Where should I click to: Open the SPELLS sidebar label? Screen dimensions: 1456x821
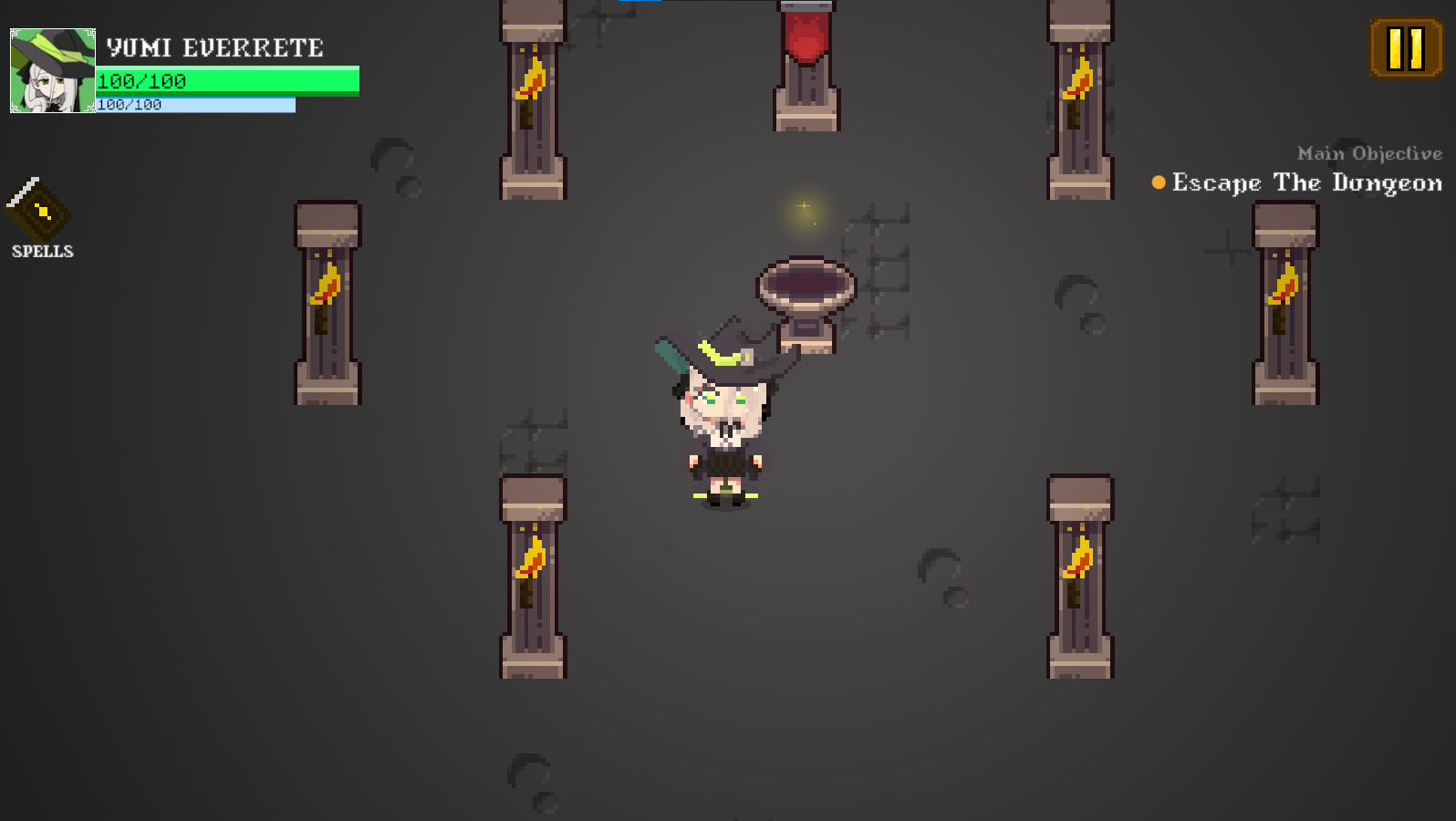click(x=42, y=251)
